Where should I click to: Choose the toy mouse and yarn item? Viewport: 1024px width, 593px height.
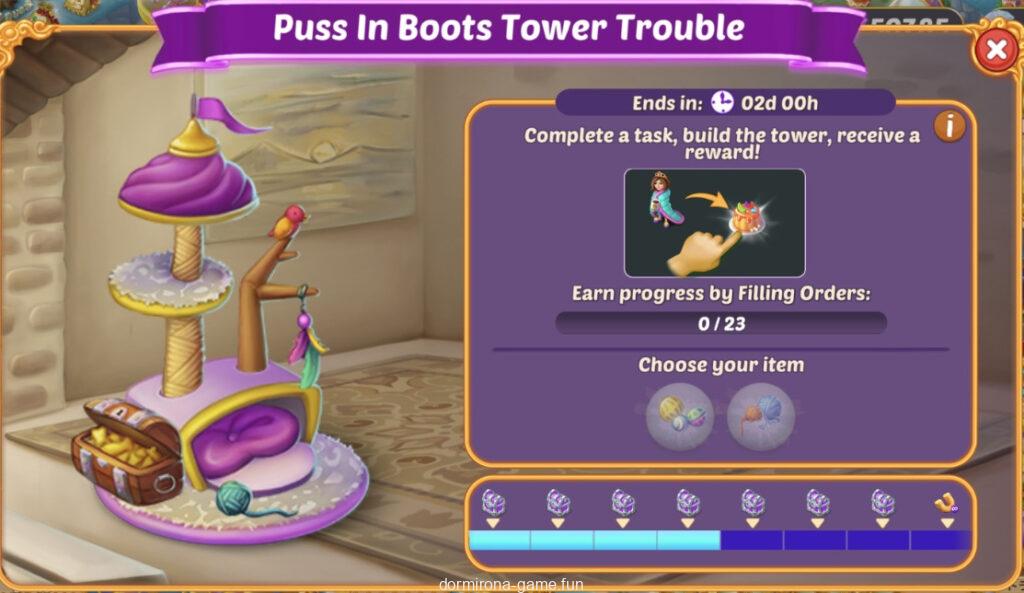tap(761, 415)
